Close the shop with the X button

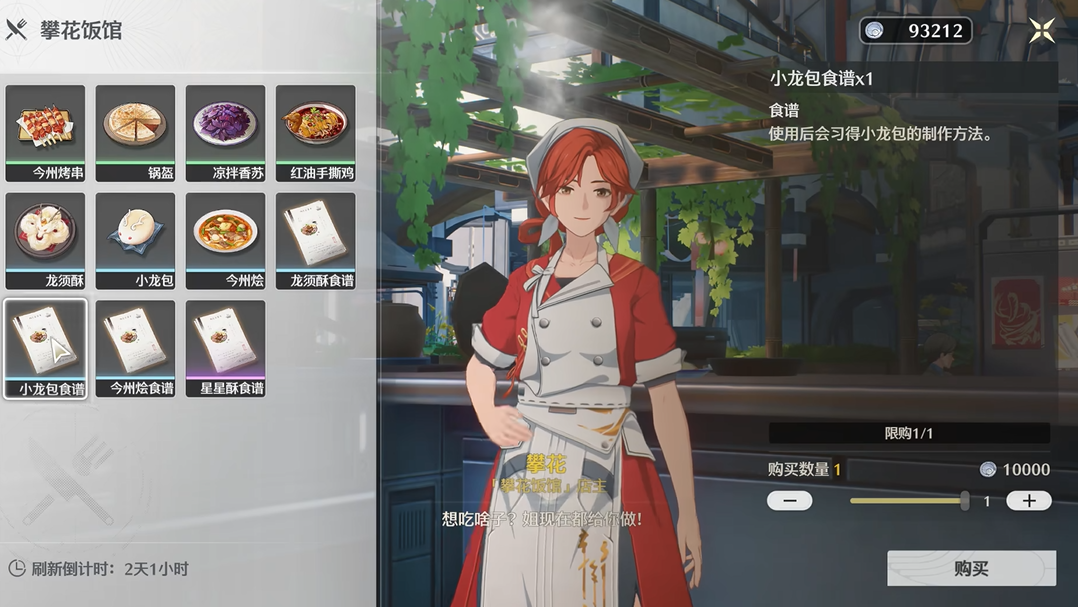coord(1042,31)
